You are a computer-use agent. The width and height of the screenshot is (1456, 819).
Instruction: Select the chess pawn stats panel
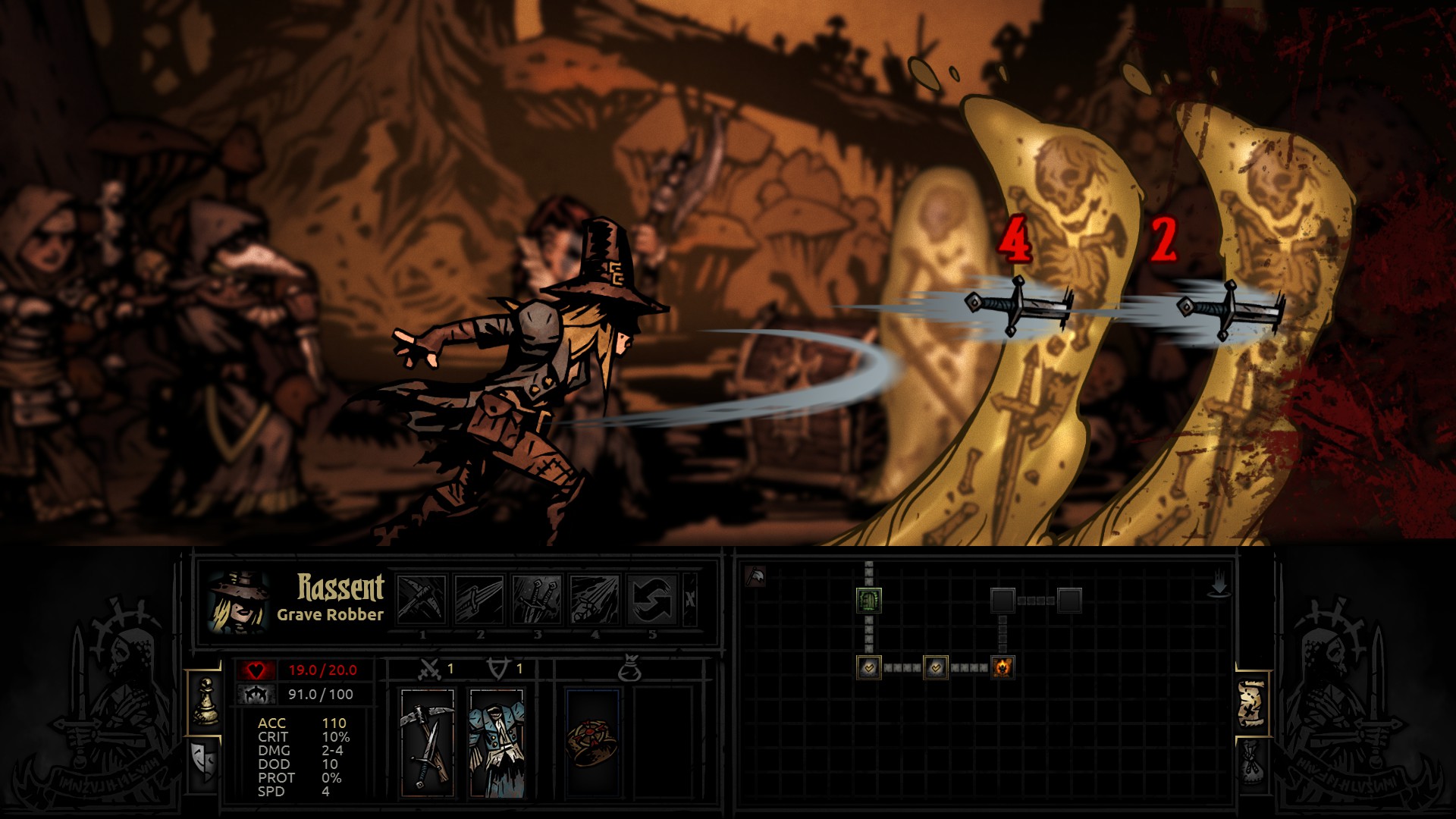tap(206, 701)
